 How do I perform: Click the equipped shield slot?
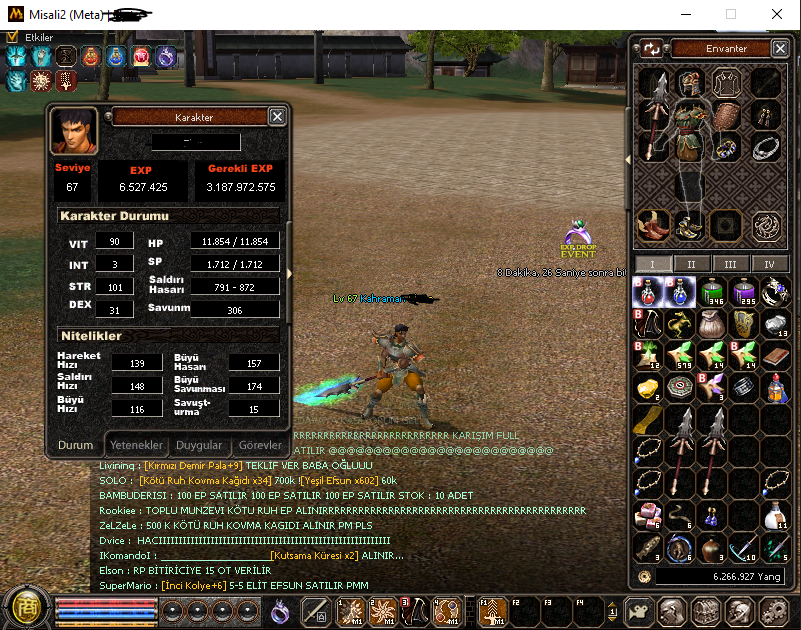[726, 114]
